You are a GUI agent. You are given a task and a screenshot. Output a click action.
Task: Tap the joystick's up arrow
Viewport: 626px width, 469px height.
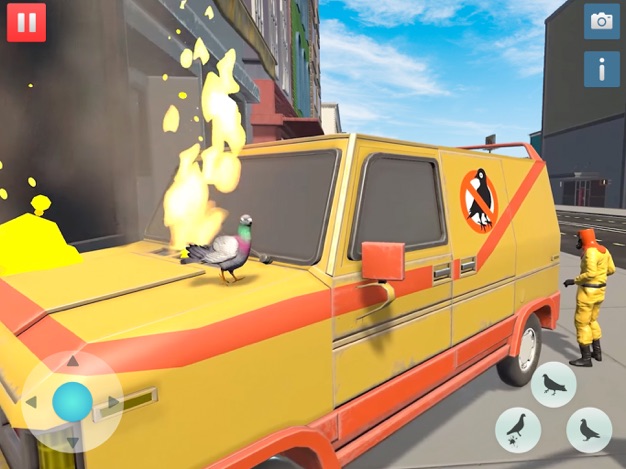72,362
